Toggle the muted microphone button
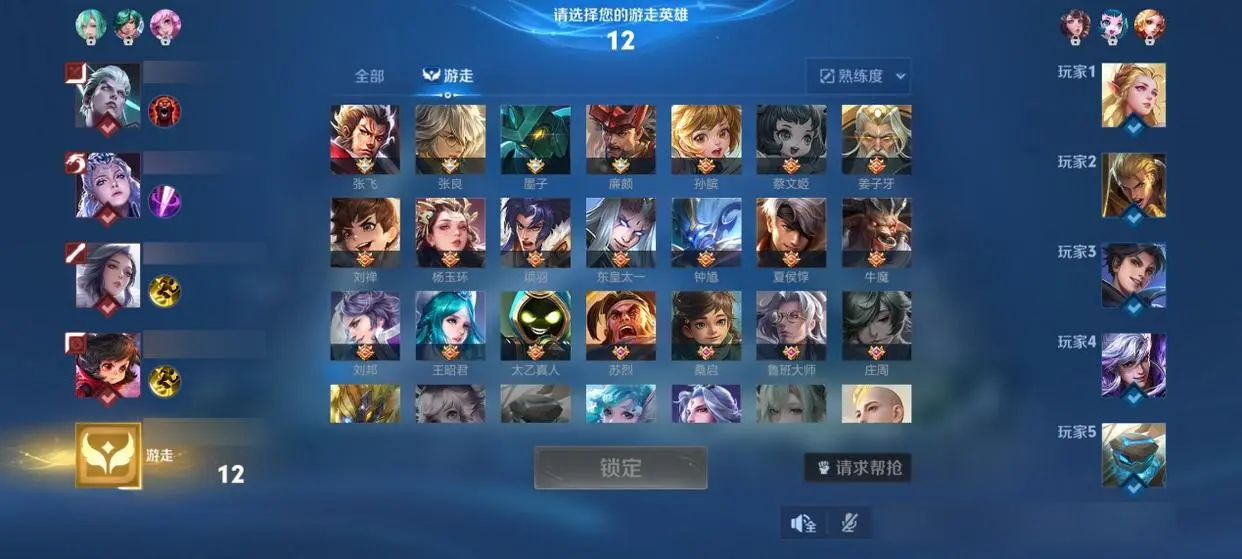The height and width of the screenshot is (559, 1242). (x=849, y=523)
